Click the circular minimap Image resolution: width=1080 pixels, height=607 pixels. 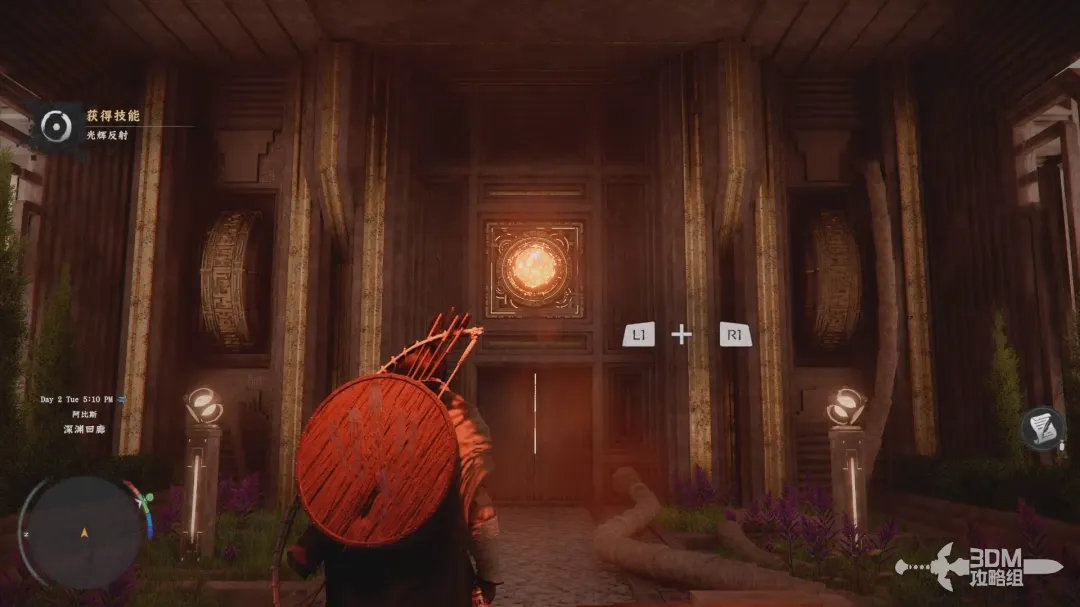tap(84, 532)
